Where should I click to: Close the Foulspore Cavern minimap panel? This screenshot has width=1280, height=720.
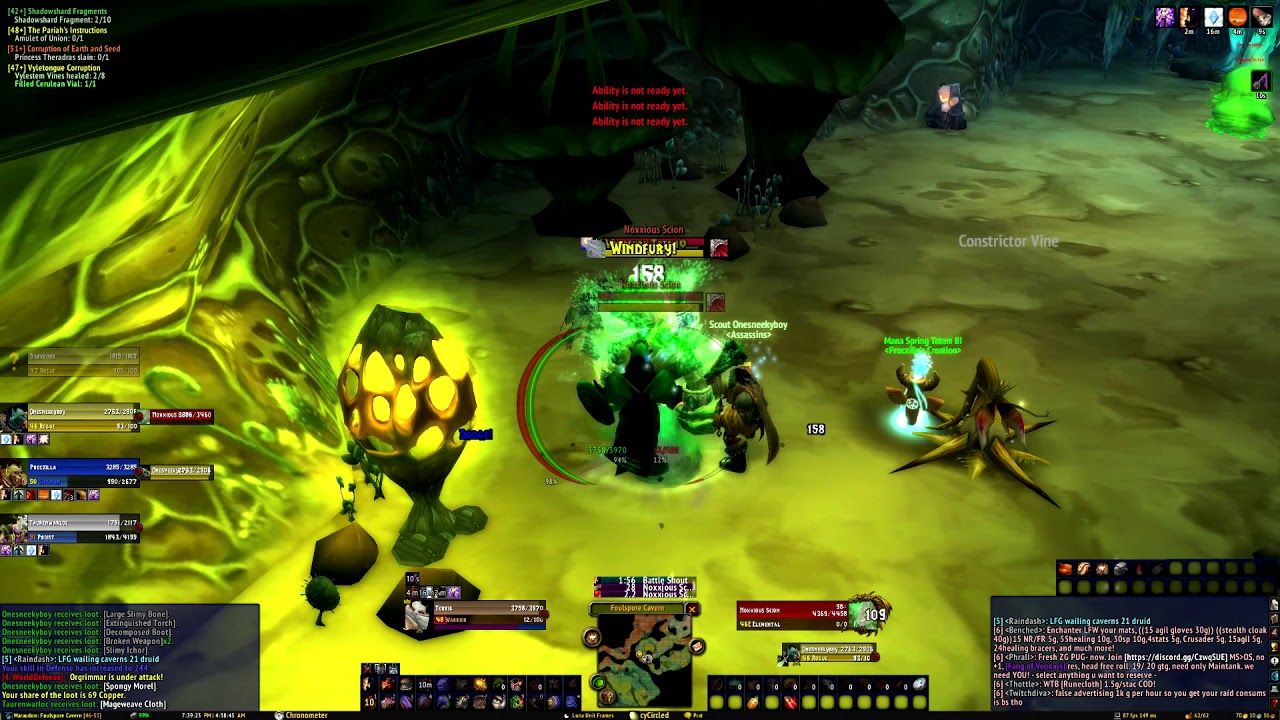pyautogui.click(x=691, y=609)
